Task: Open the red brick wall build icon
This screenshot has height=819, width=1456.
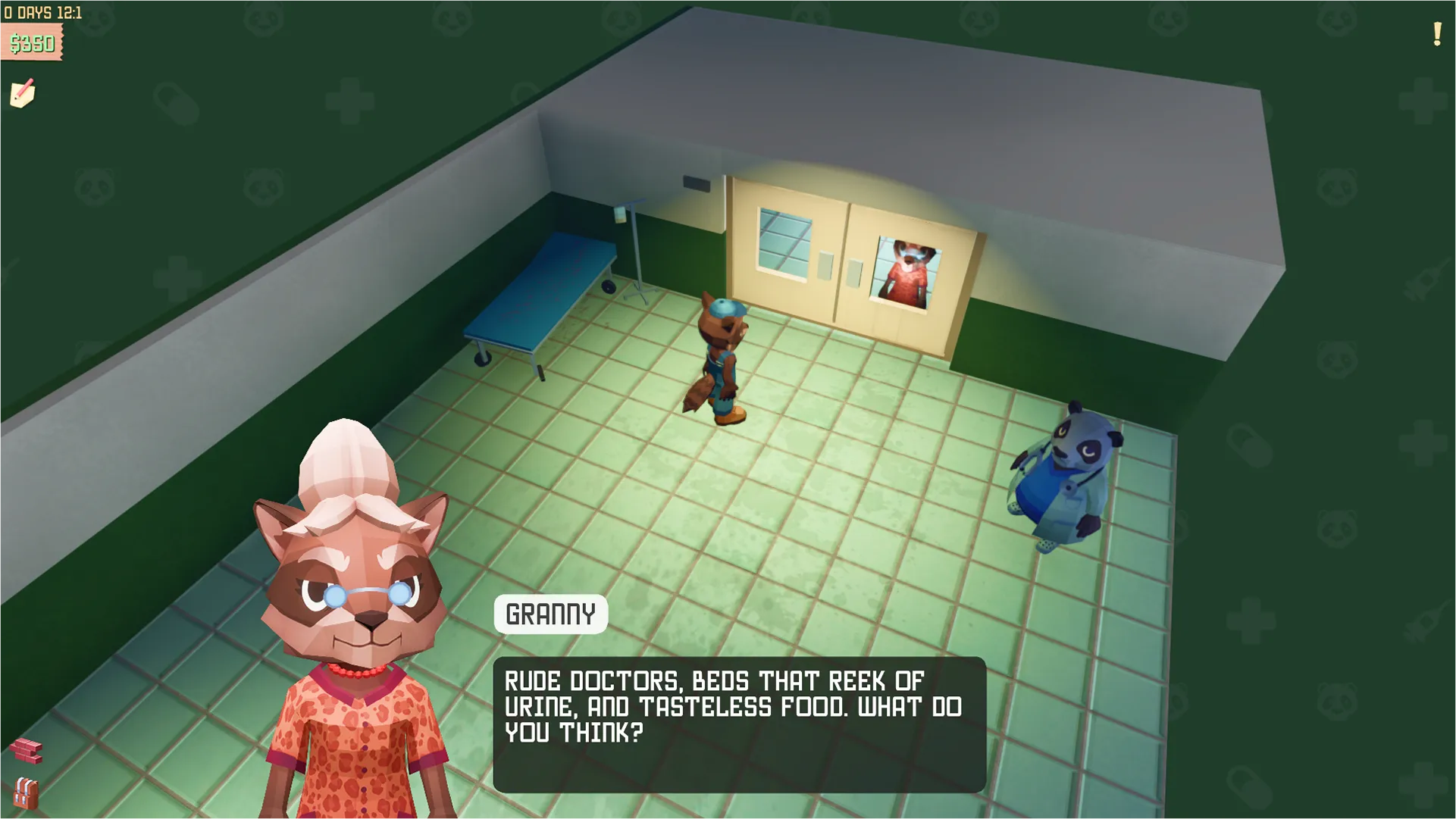Action: tap(27, 750)
